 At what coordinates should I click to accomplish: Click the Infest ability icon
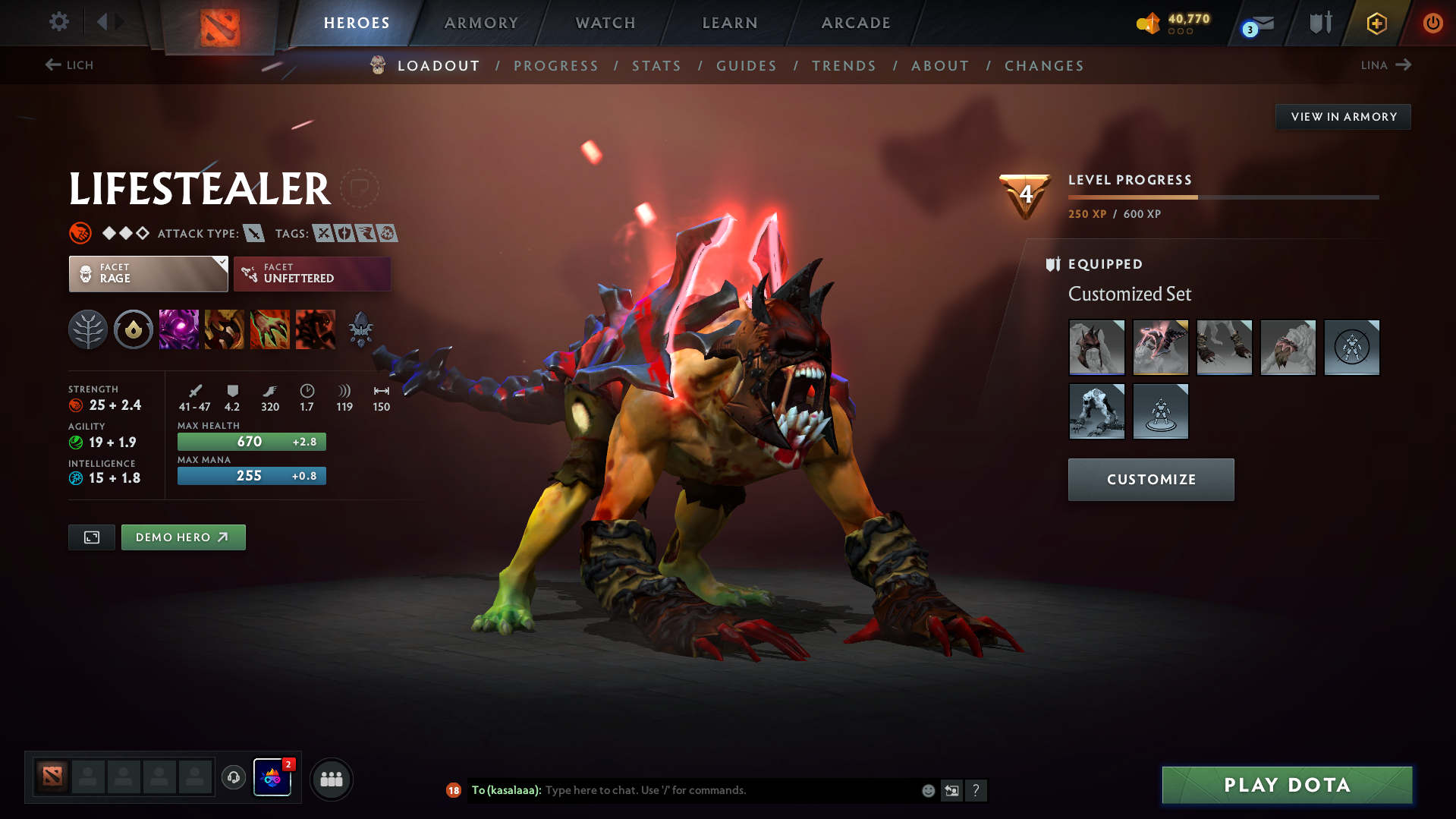tap(316, 329)
